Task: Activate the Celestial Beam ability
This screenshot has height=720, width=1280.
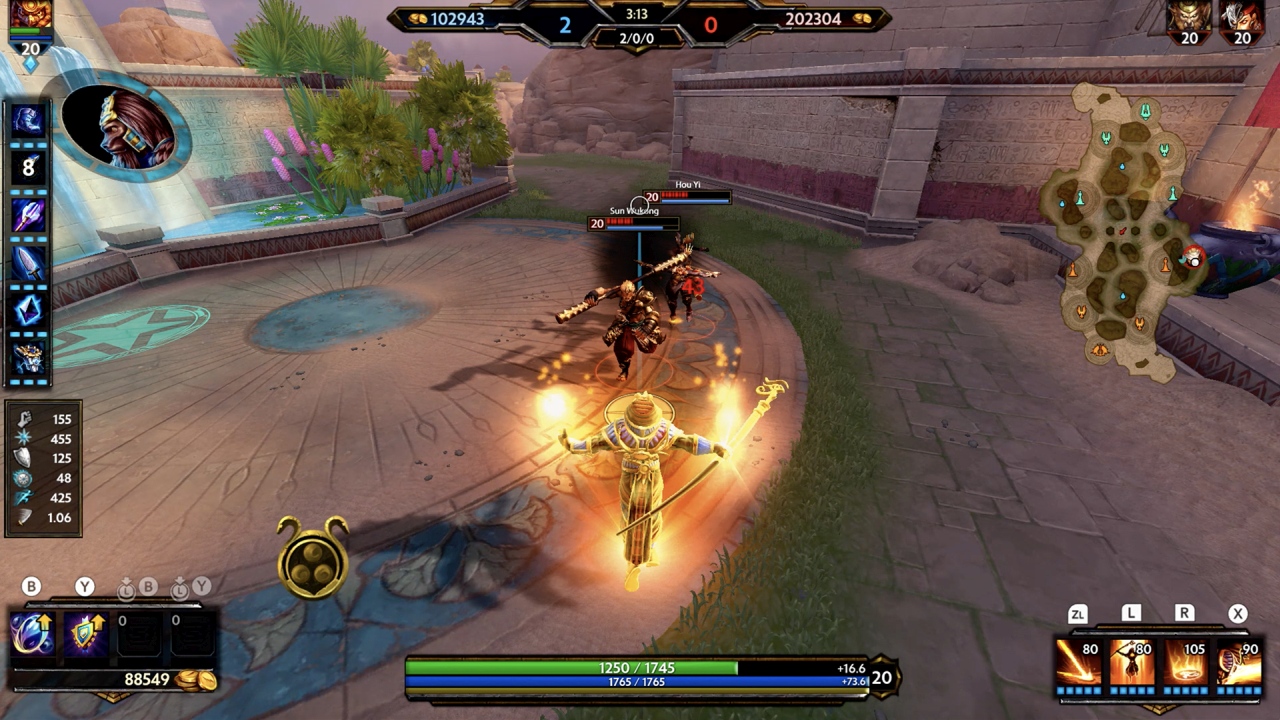Action: [1078, 663]
